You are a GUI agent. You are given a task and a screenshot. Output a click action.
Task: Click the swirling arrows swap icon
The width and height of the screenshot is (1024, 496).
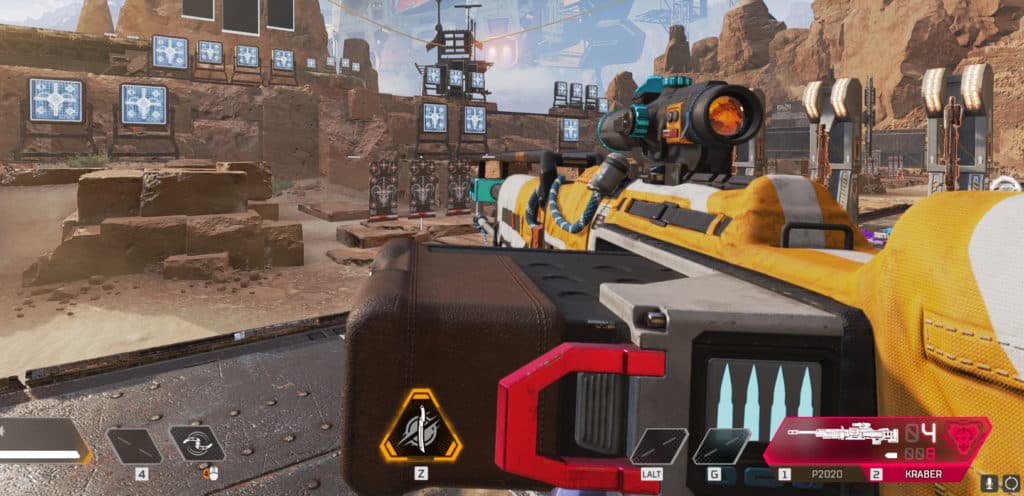coord(196,444)
